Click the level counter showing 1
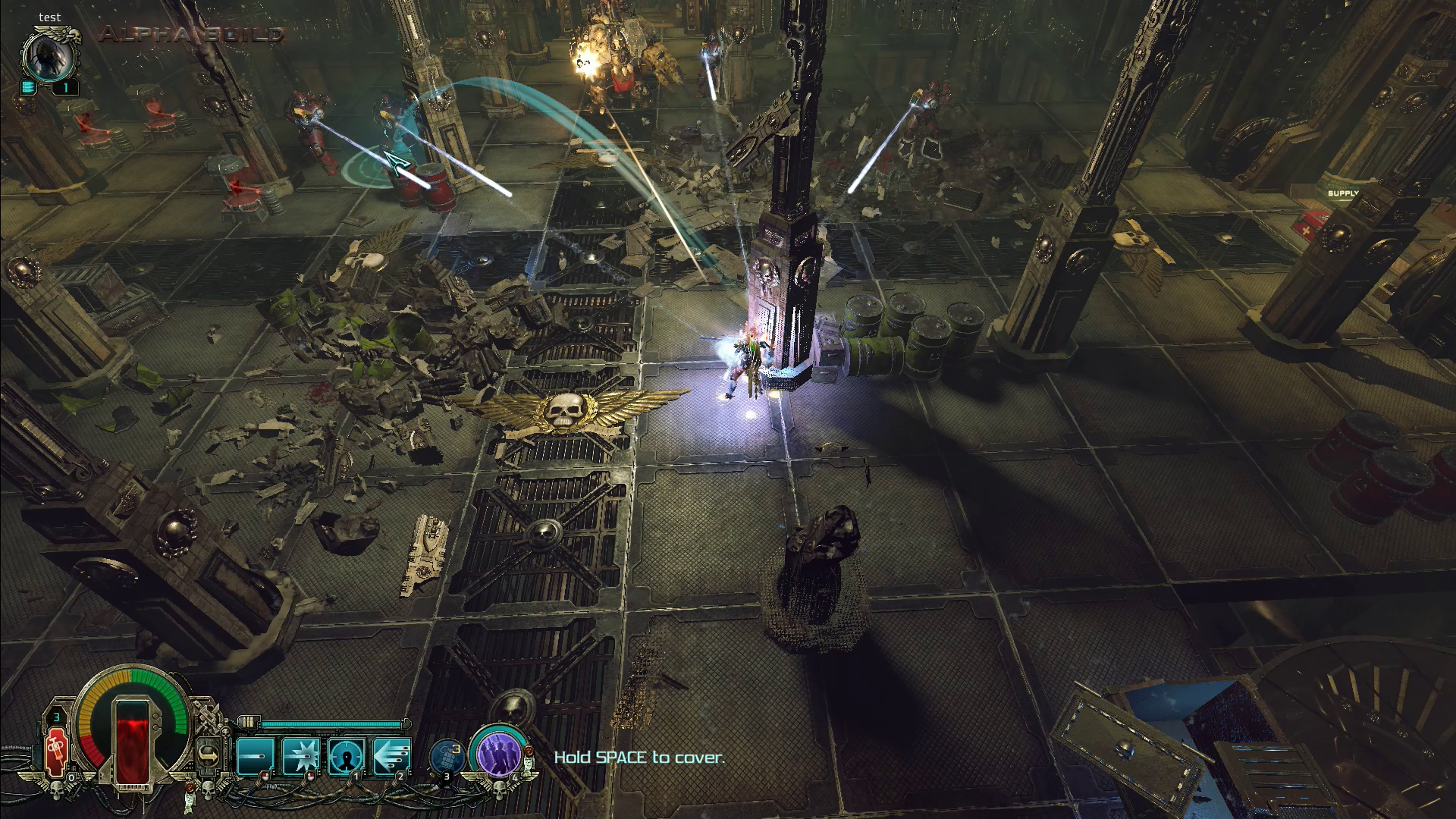Screen dimensions: 1456x819 click(x=67, y=86)
